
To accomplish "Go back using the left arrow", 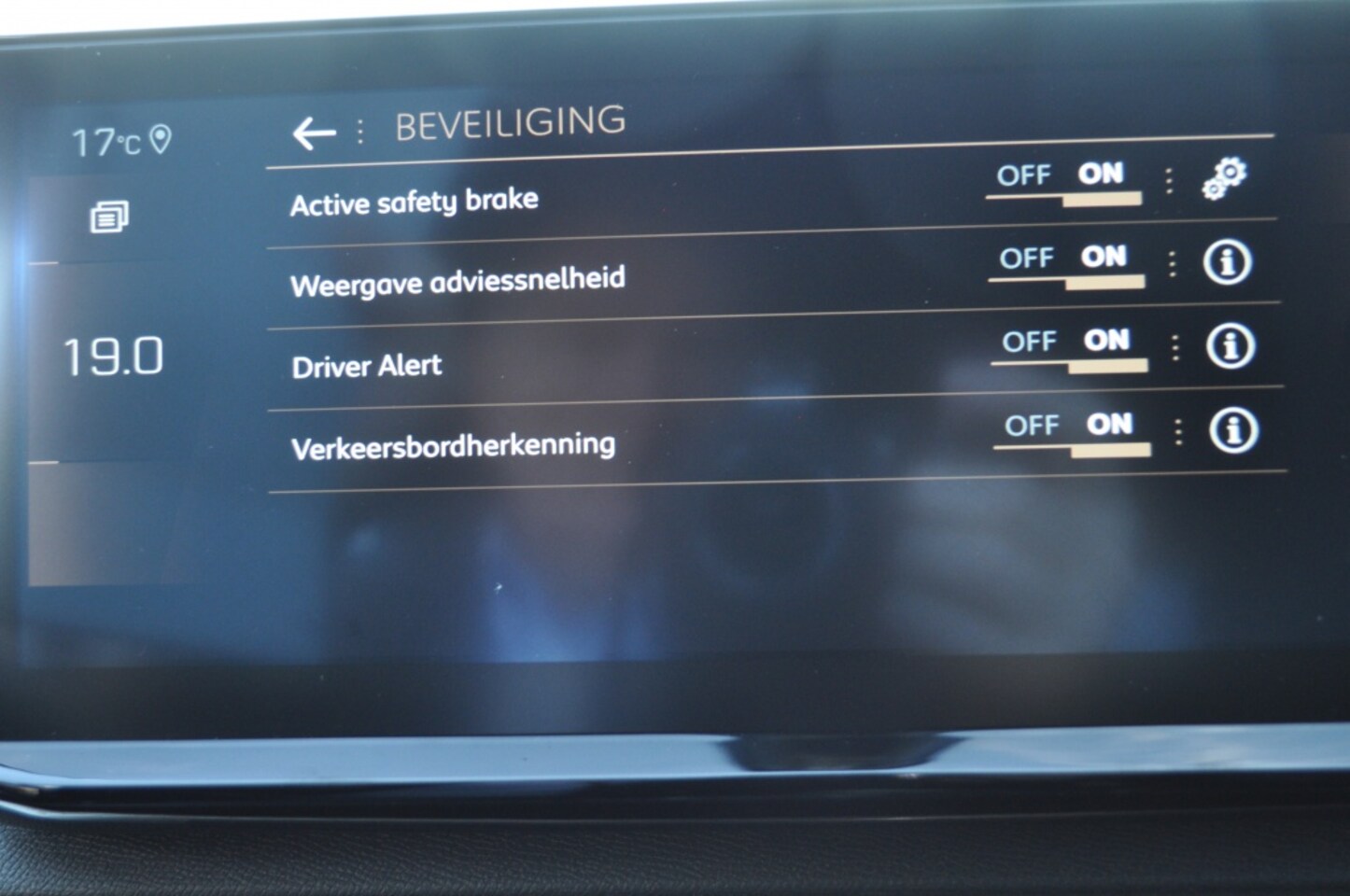I will tap(313, 133).
